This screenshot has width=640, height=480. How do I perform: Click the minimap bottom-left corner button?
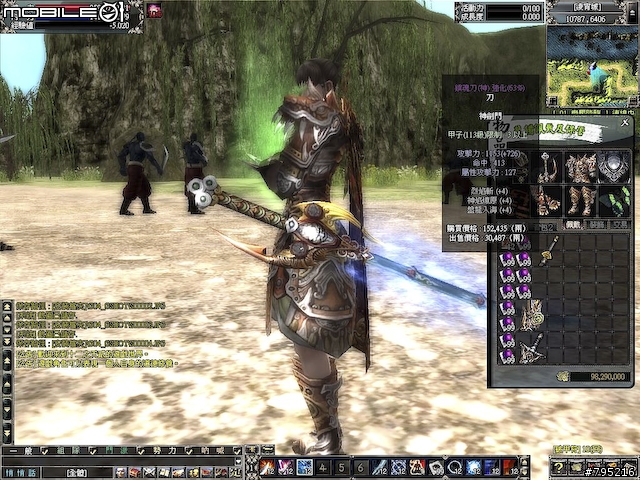(553, 101)
